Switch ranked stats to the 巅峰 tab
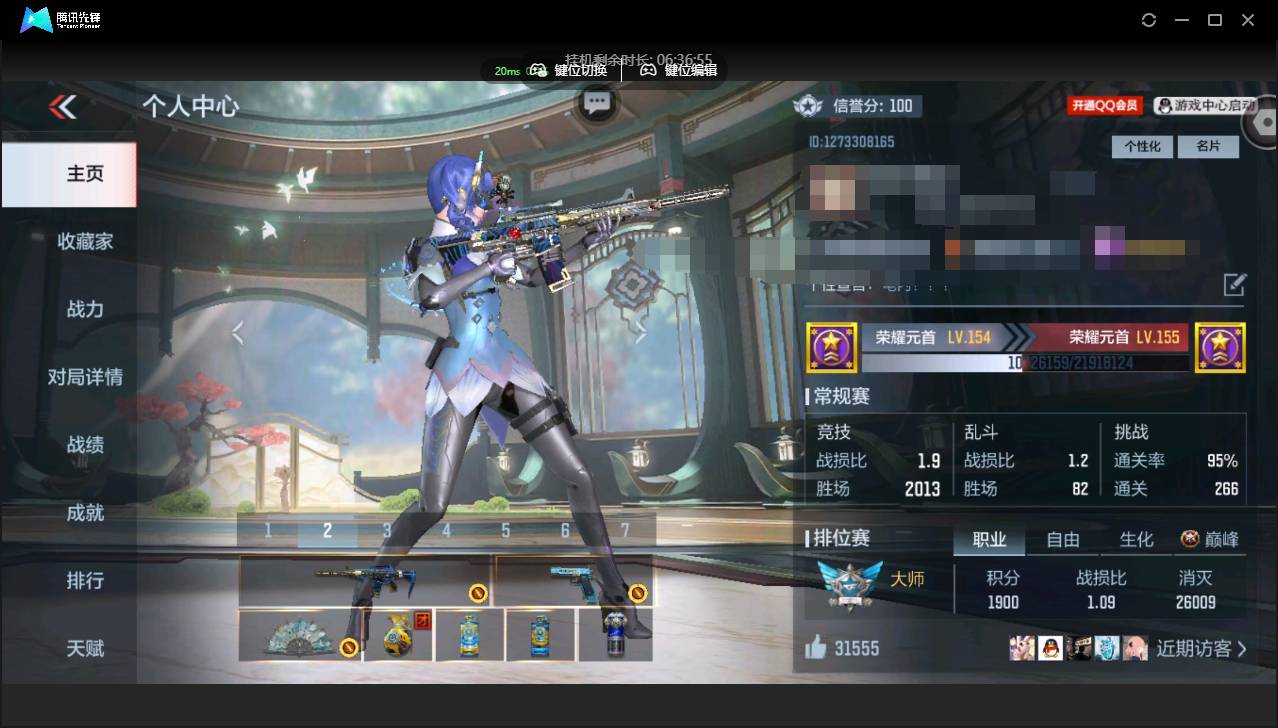The height and width of the screenshot is (728, 1278). [x=1210, y=540]
